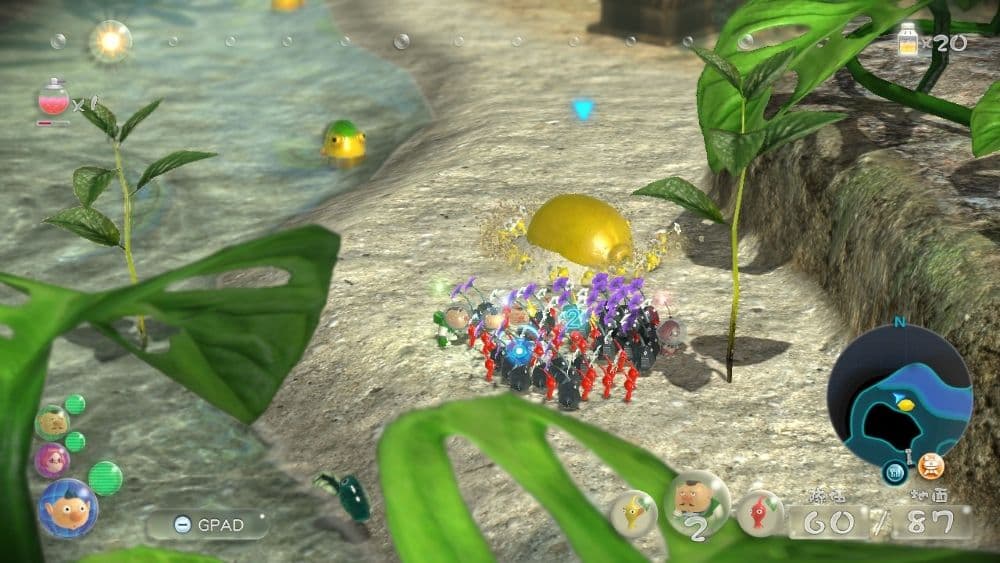Viewport: 1000px width, 563px height.
Task: Click the juice bottle icon
Action: tap(907, 42)
